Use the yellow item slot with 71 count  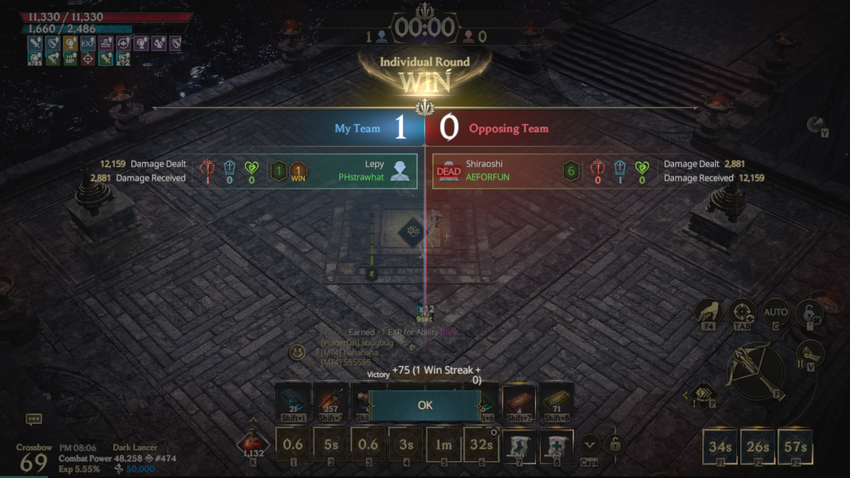pyautogui.click(x=556, y=401)
